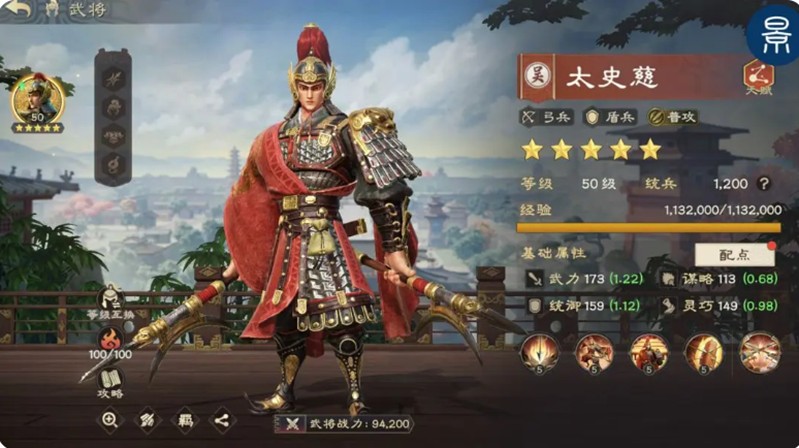
Task: Tap the 盾兵 shield troop type tag
Action: click(608, 117)
